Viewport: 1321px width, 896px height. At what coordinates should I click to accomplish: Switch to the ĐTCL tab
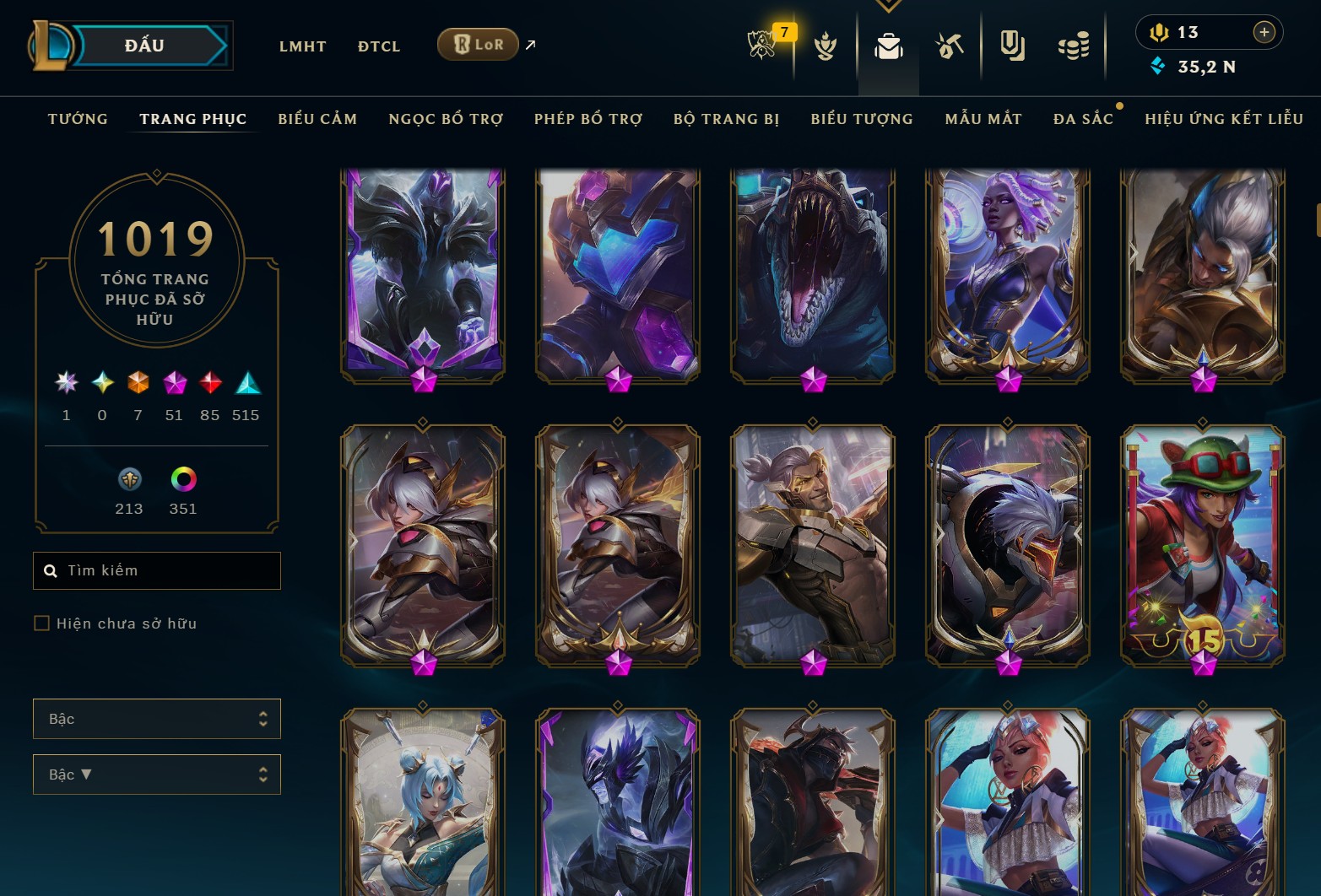click(379, 46)
